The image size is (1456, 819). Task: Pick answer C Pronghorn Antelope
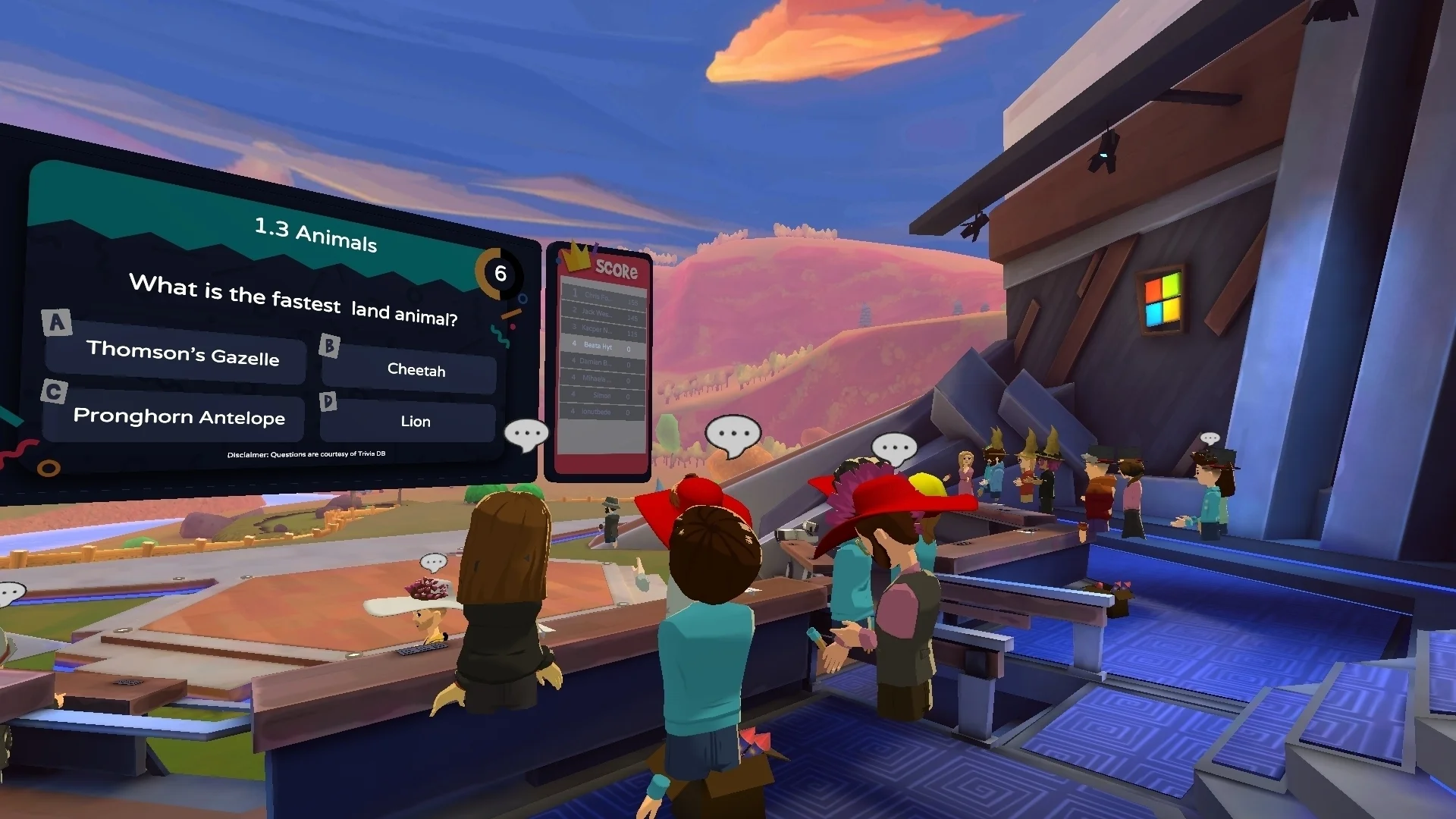[x=179, y=417]
